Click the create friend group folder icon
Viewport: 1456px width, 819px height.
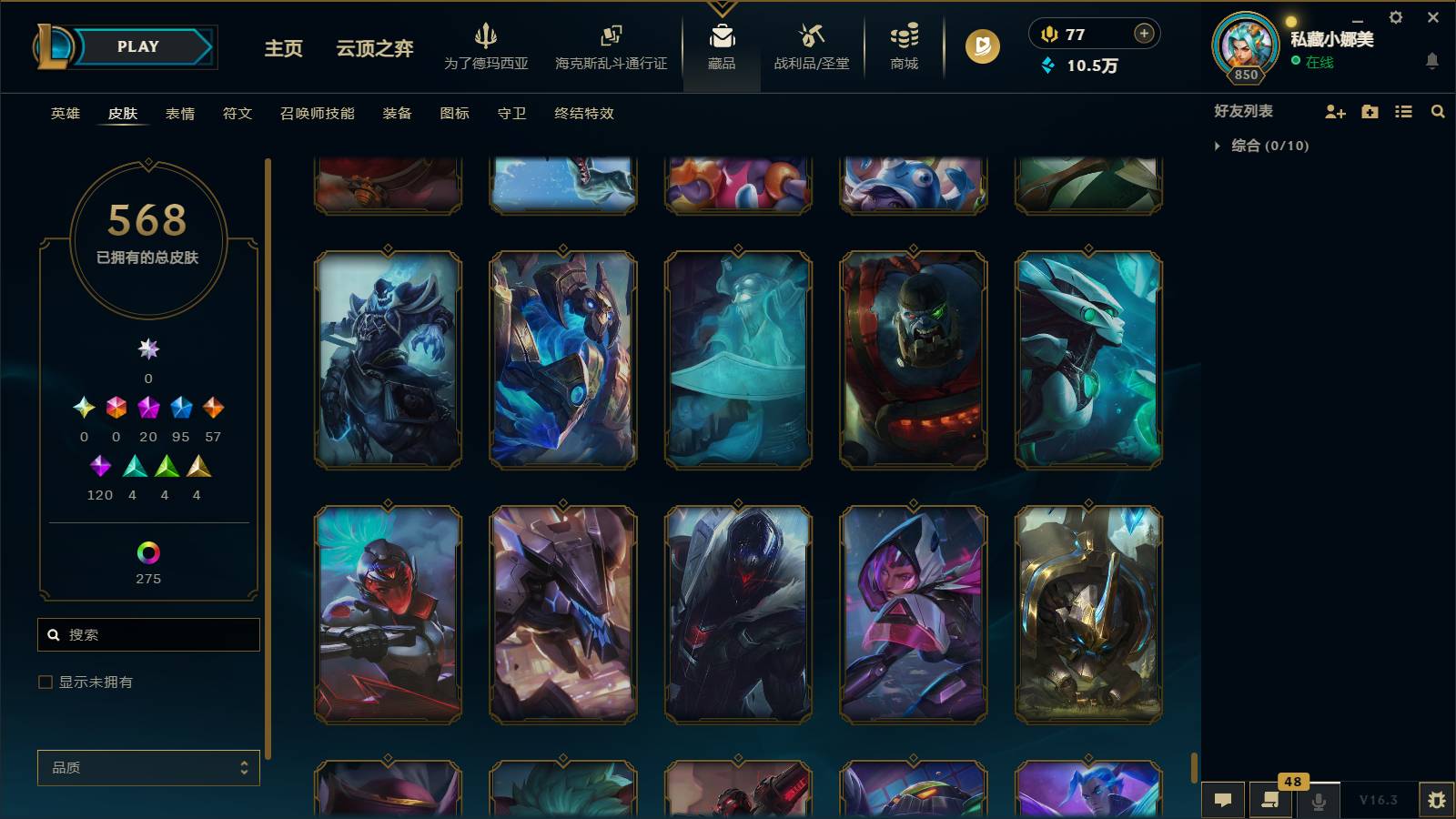(1368, 111)
